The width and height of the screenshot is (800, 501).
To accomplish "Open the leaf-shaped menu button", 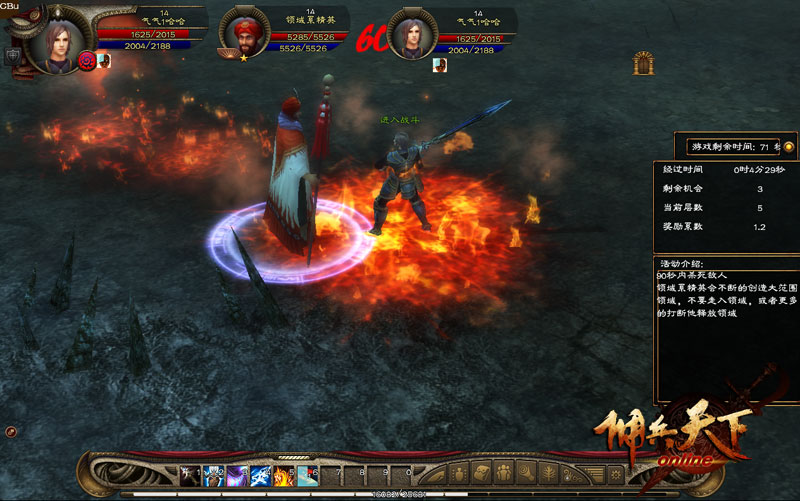I will (x=549, y=471).
